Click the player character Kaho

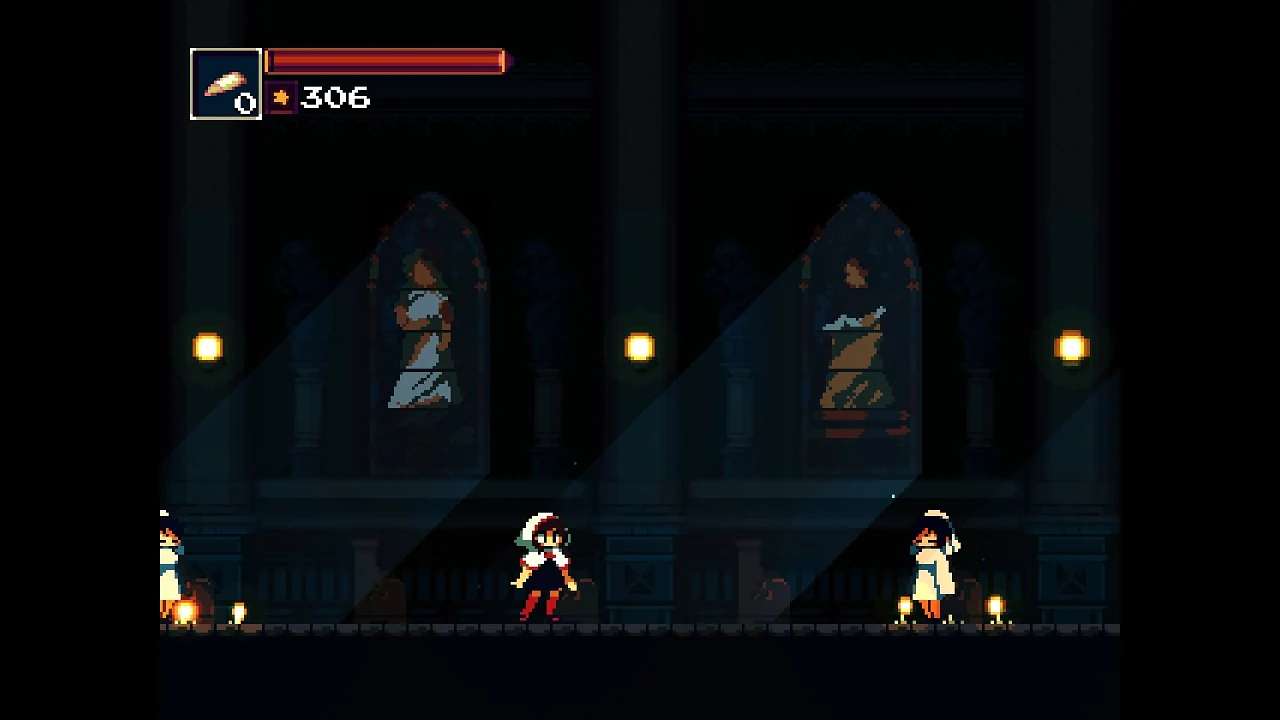pos(543,565)
